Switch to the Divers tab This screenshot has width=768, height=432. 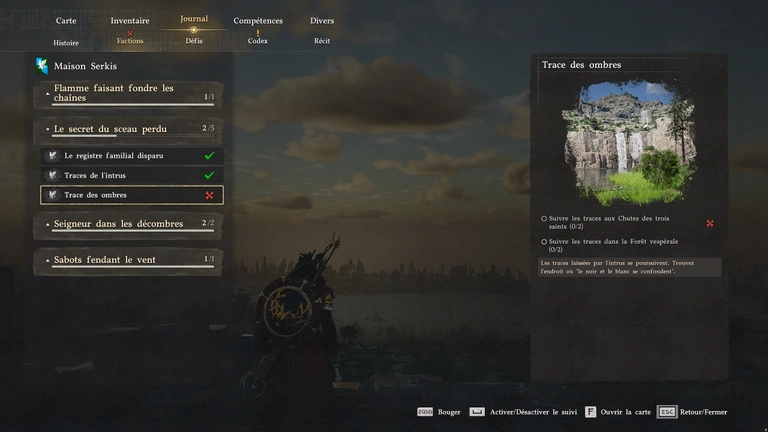pyautogui.click(x=322, y=20)
